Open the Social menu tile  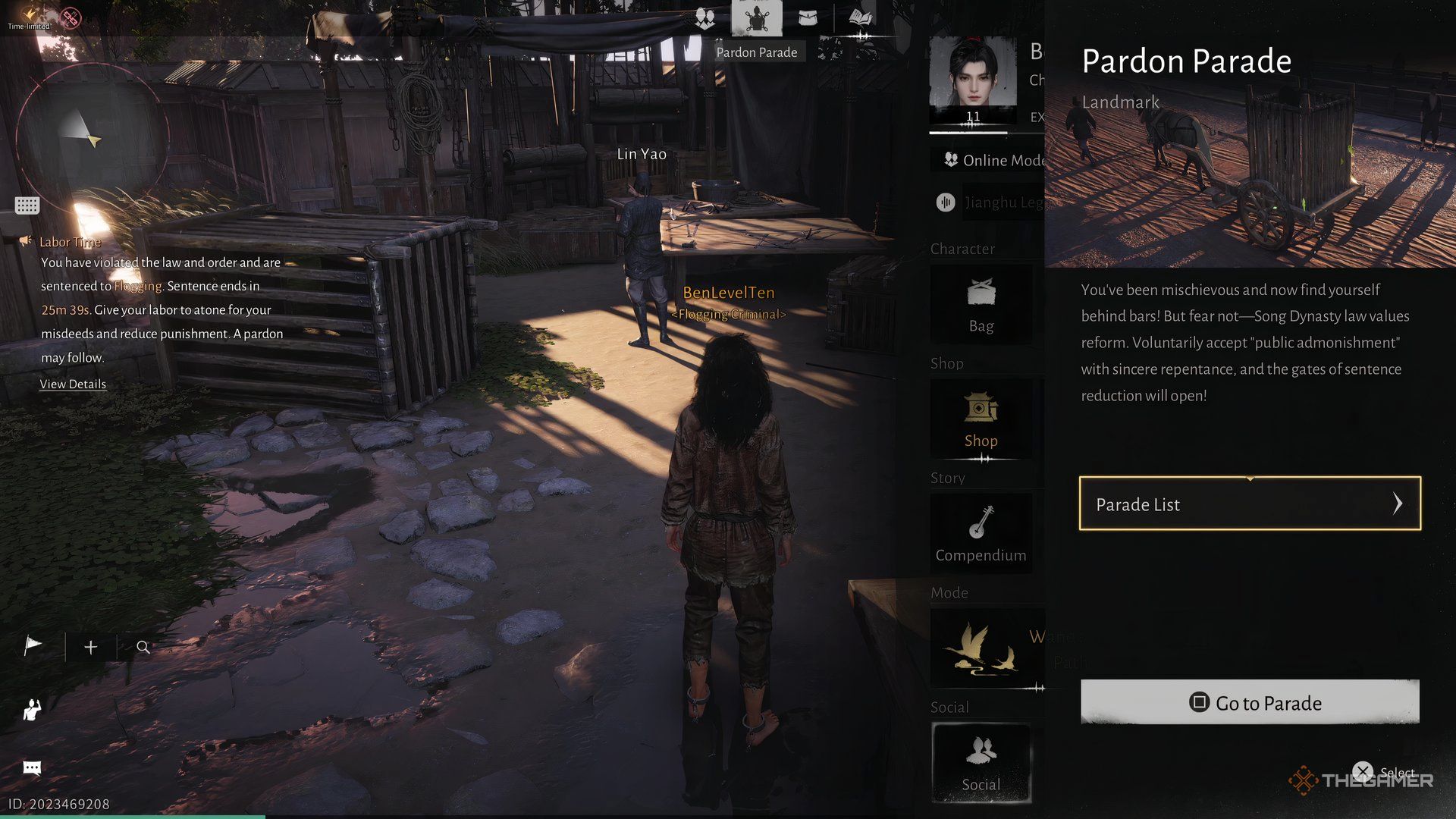pos(981,763)
